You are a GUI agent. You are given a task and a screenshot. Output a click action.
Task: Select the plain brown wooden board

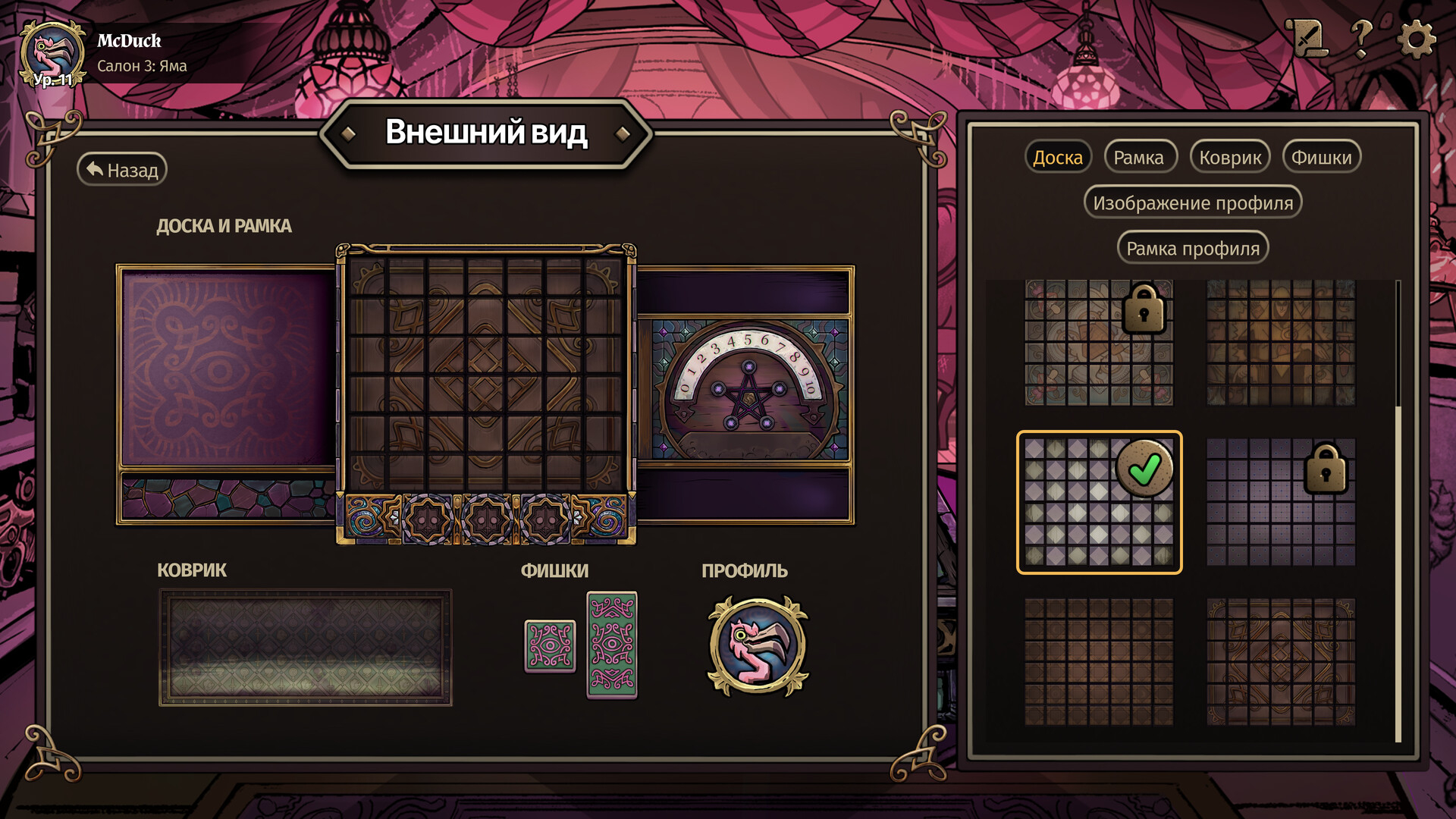pyautogui.click(x=1099, y=661)
